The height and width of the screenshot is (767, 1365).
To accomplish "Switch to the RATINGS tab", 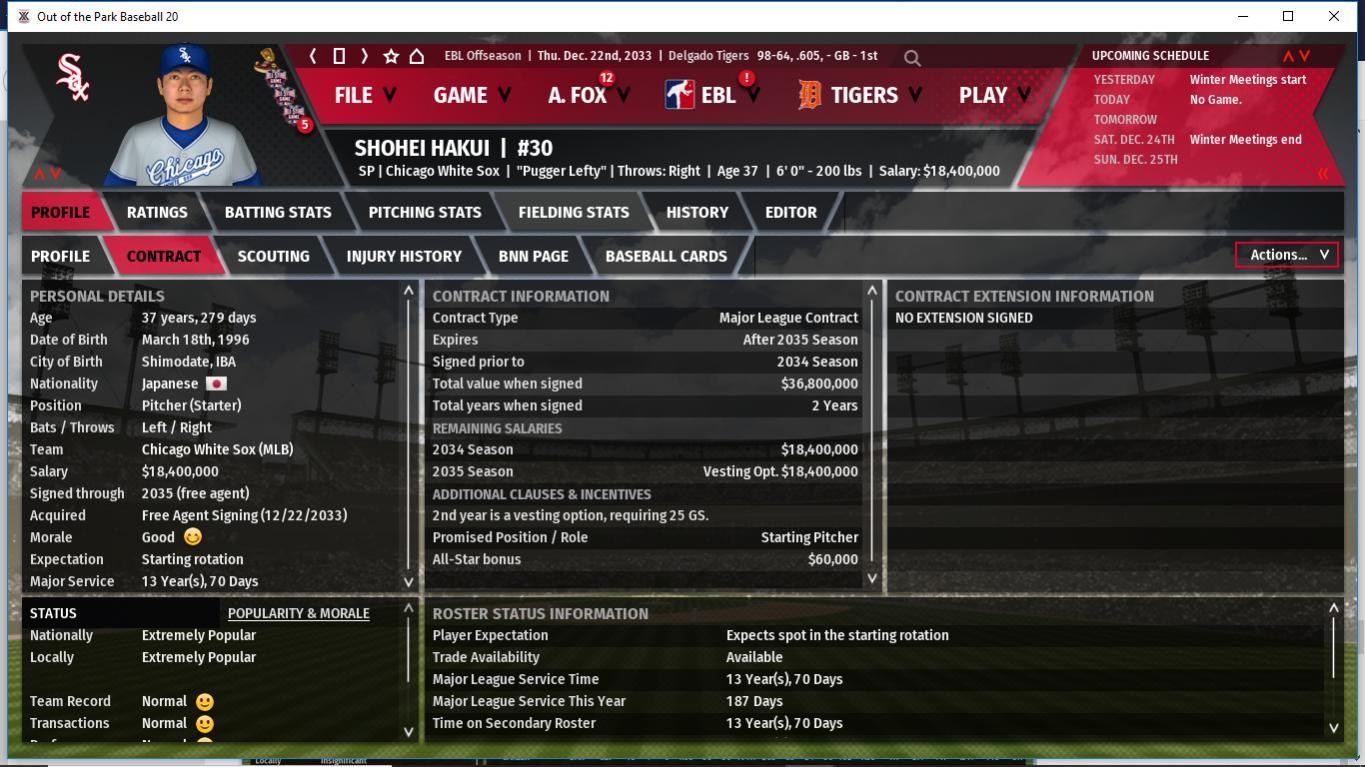I will 157,212.
